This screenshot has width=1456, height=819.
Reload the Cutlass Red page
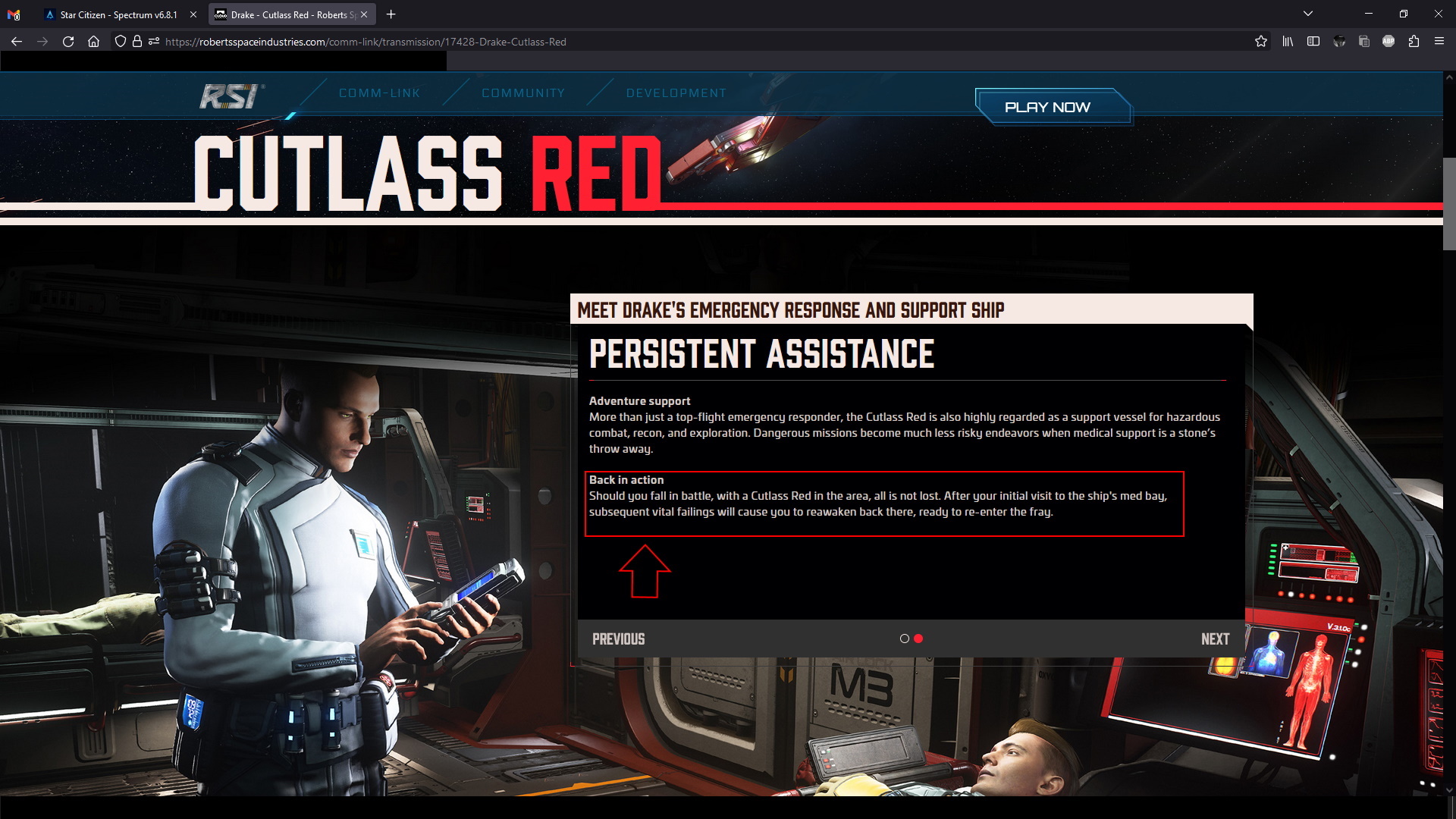[67, 42]
